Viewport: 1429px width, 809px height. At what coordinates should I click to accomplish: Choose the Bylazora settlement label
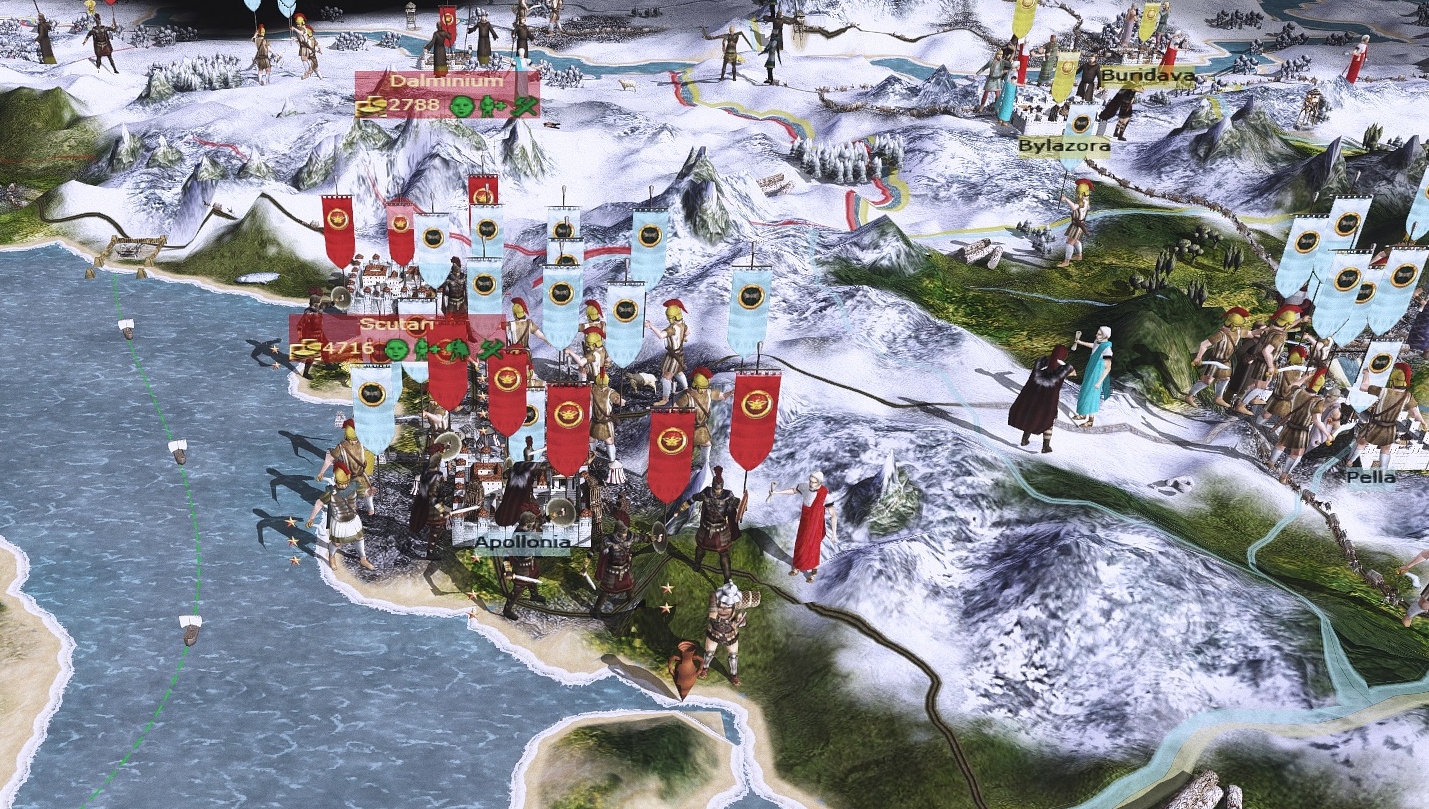point(1064,146)
